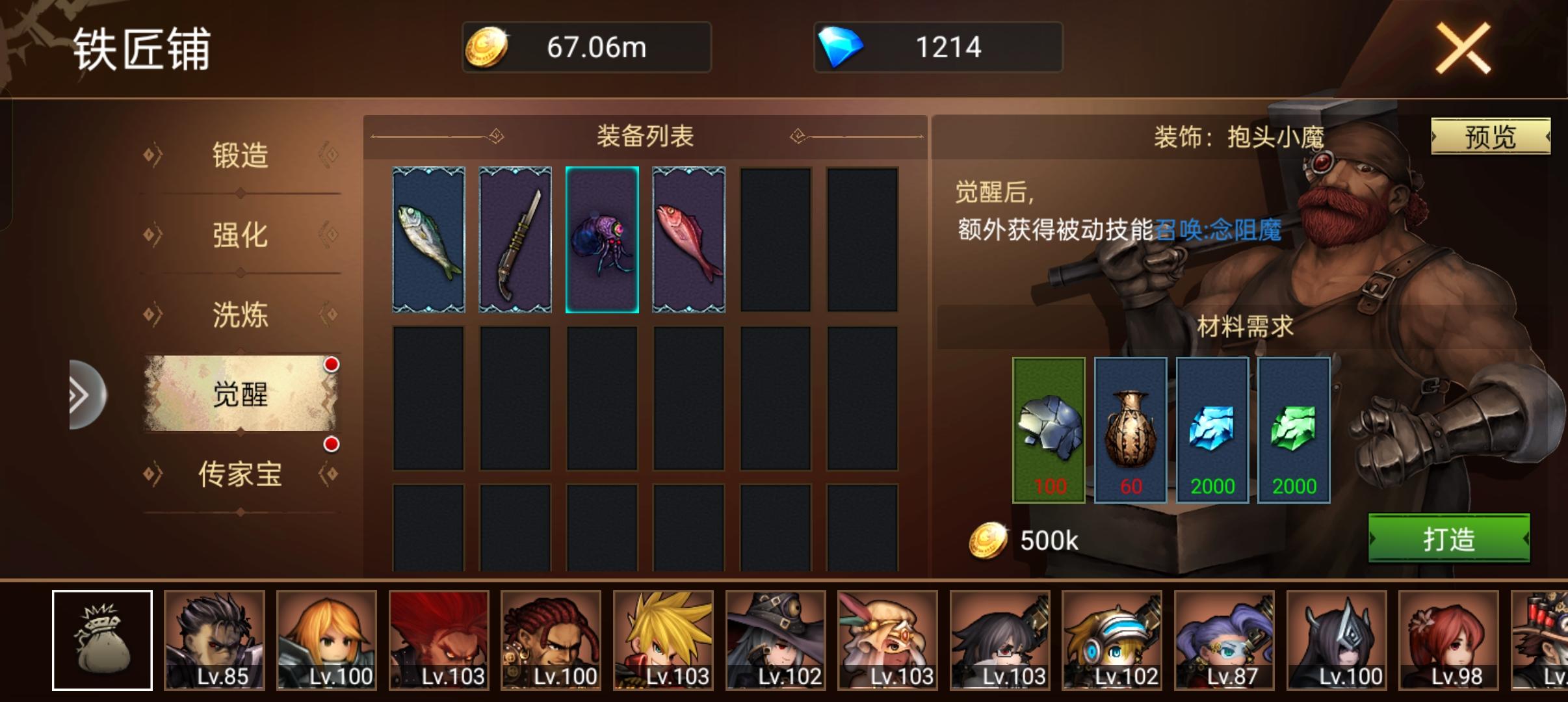Select the green fish in the equipment list
The width and height of the screenshot is (1568, 702).
pyautogui.click(x=430, y=239)
